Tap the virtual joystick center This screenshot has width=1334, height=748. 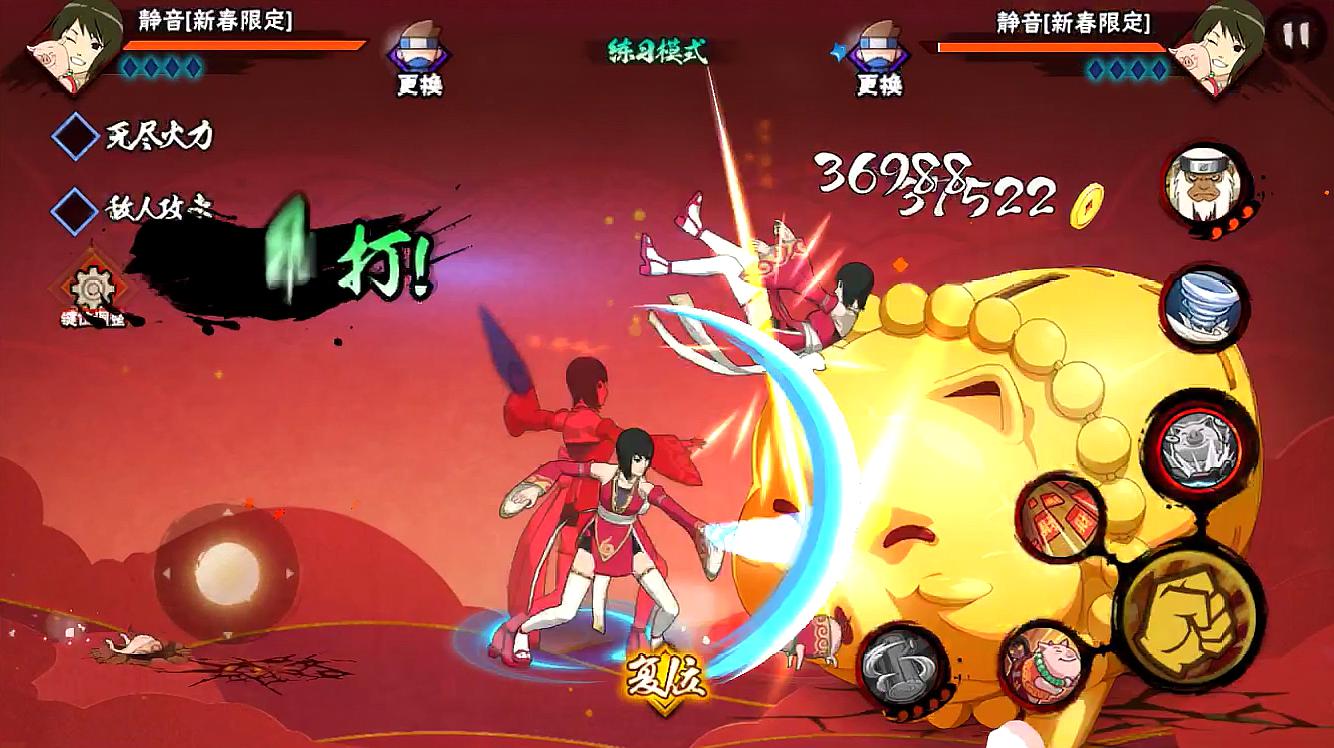click(227, 573)
